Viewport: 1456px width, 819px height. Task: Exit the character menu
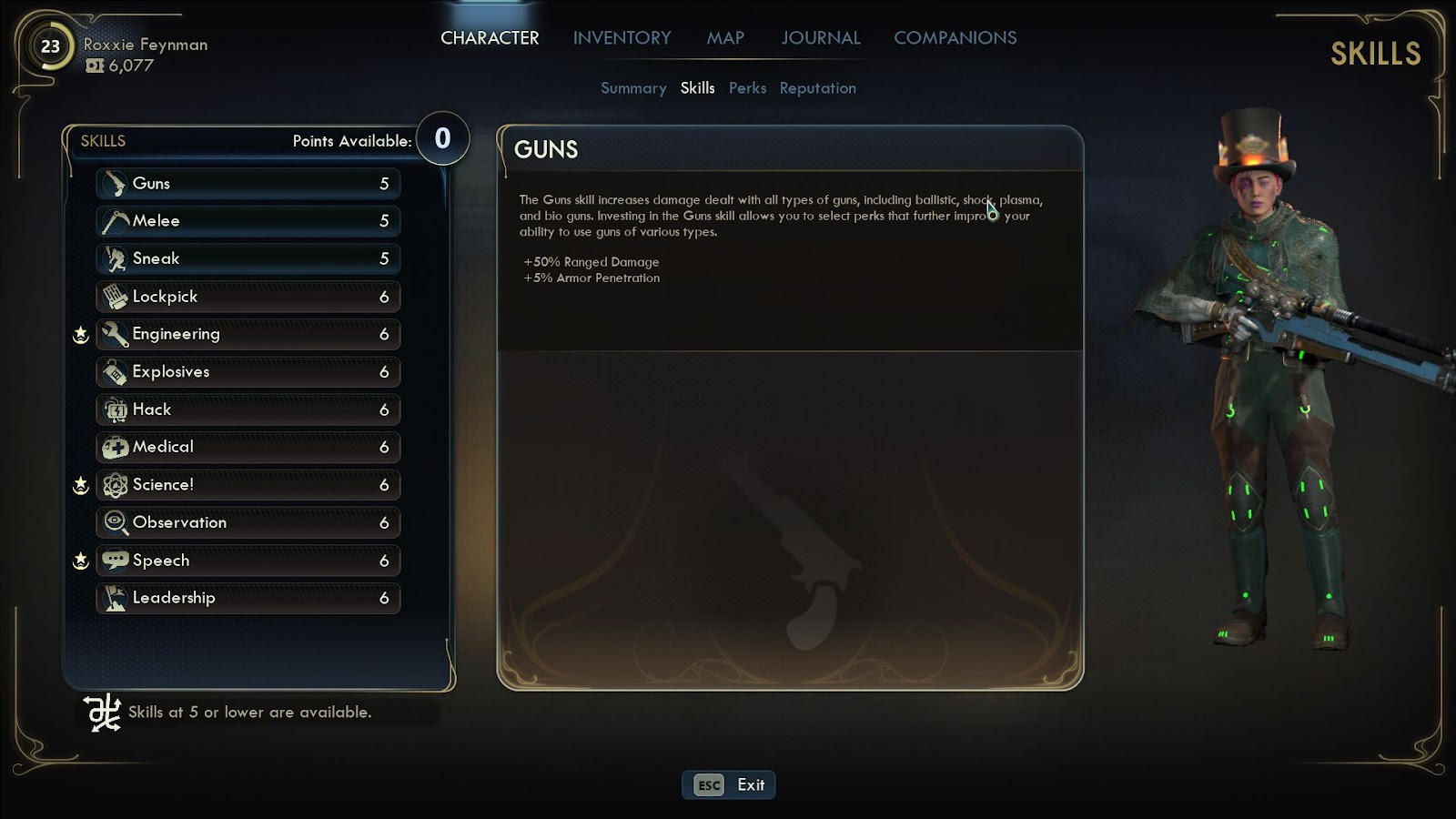tap(729, 784)
